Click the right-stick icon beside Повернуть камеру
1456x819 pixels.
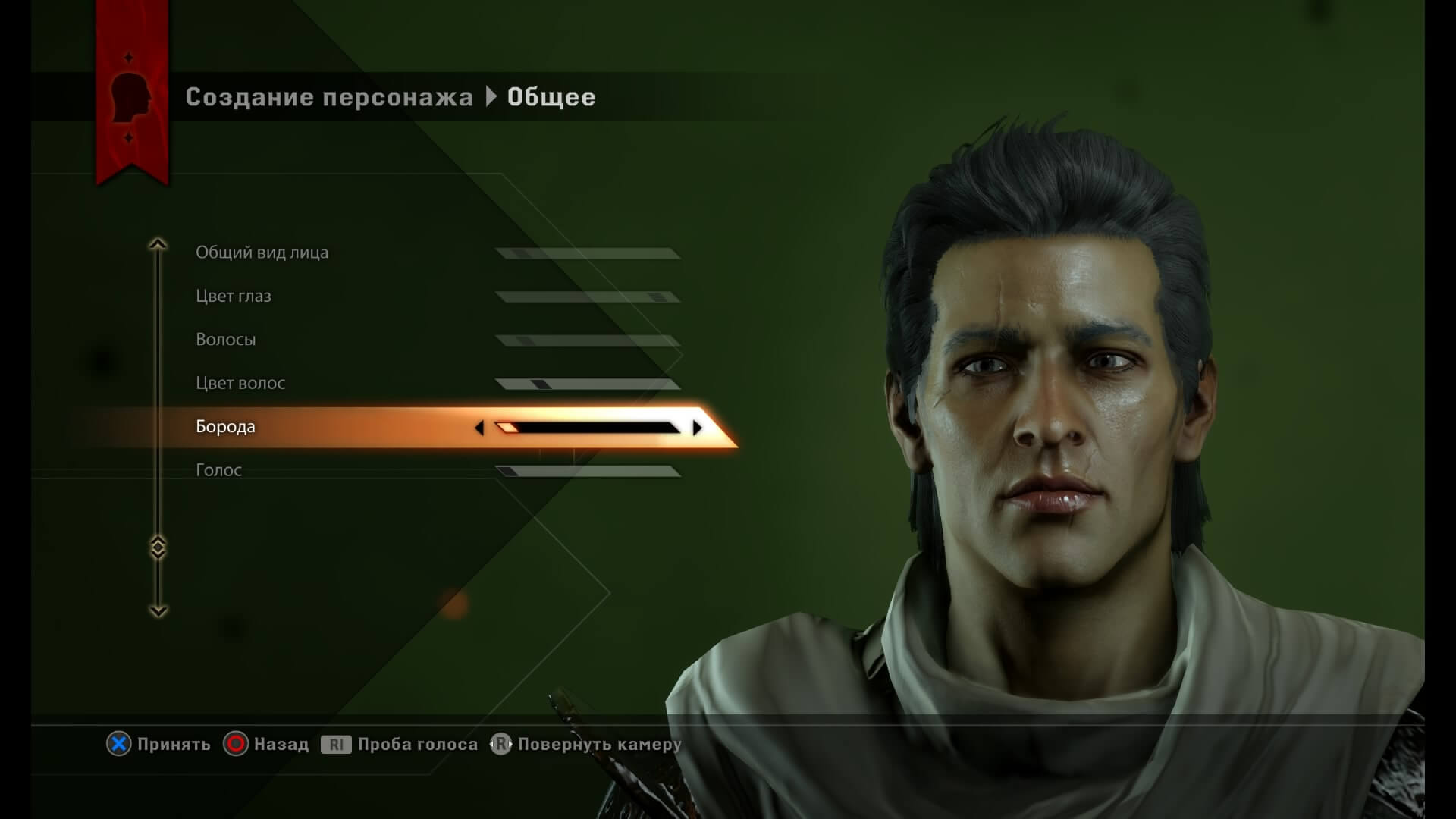pyautogui.click(x=501, y=744)
